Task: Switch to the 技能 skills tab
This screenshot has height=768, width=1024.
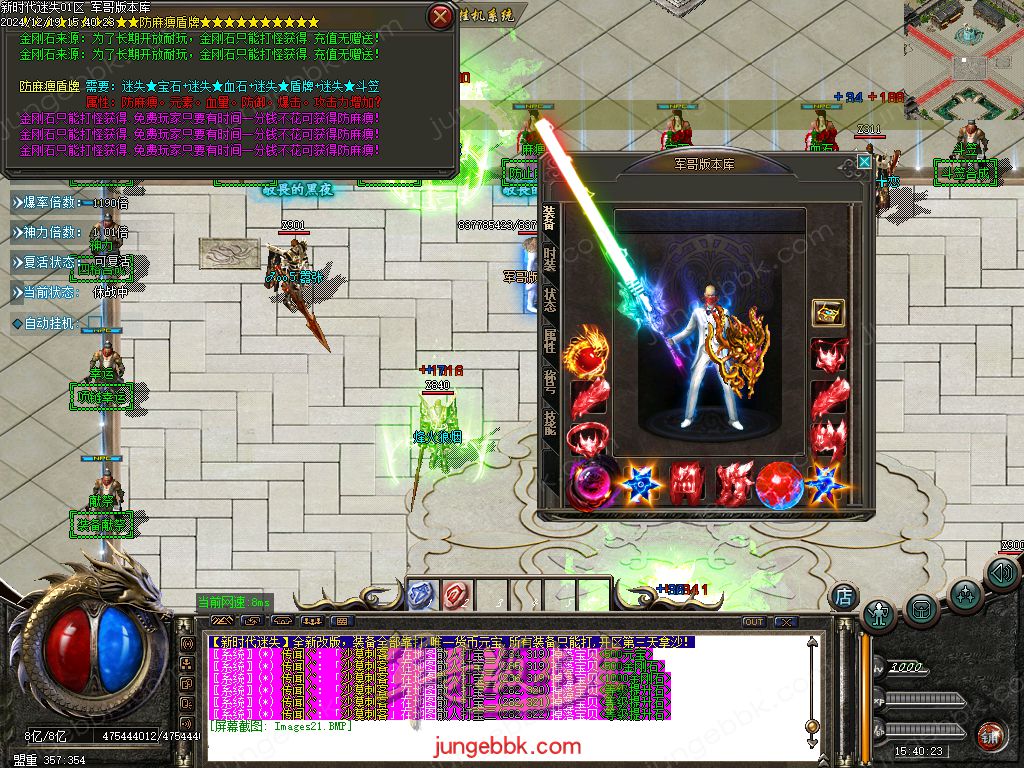Action: point(550,422)
